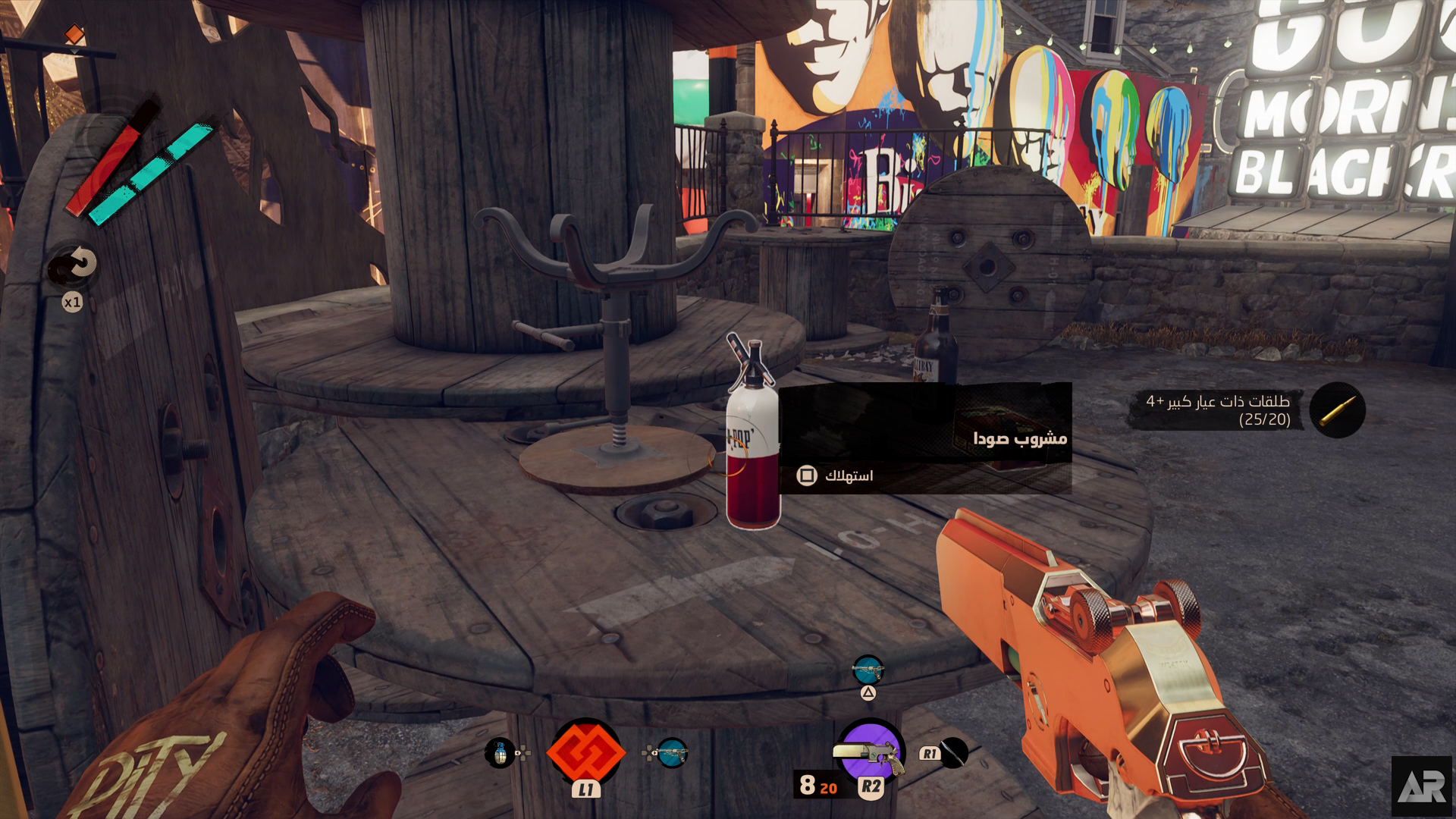The width and height of the screenshot is (1456, 819).
Task: Select the مشروب صودا item label
Action: 1019,438
